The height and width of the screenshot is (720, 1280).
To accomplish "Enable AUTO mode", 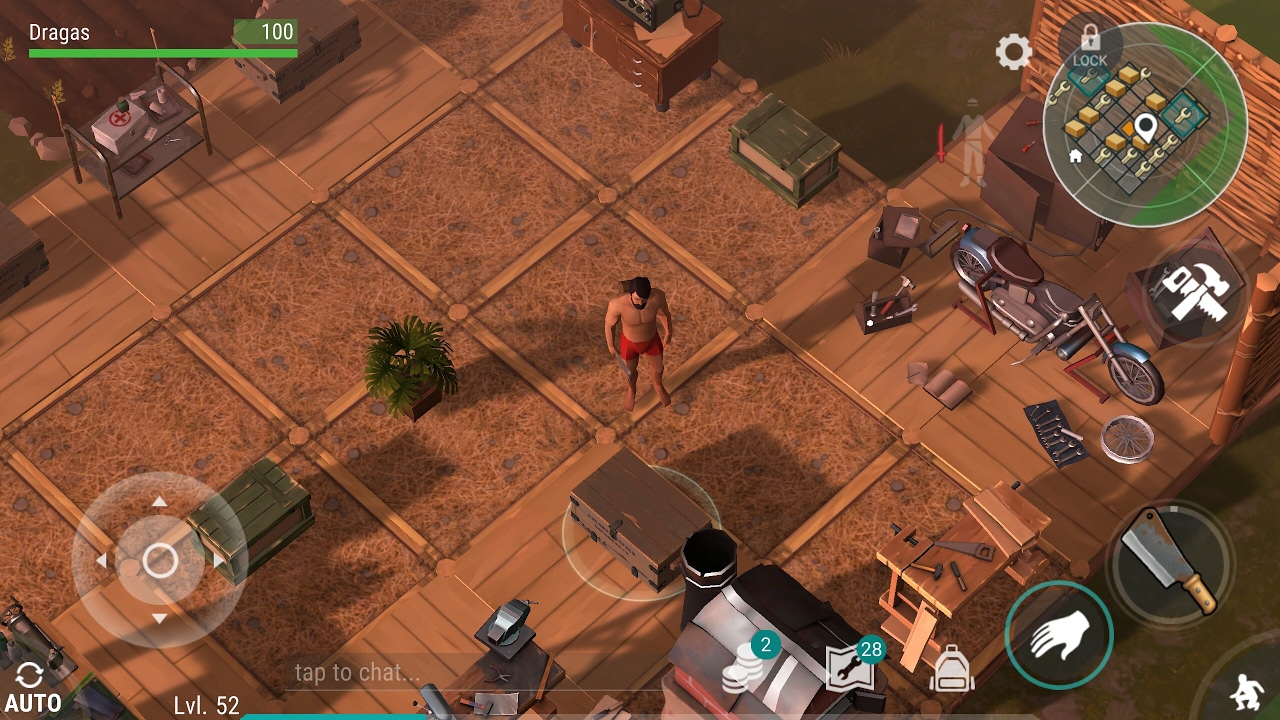I will [x=32, y=688].
